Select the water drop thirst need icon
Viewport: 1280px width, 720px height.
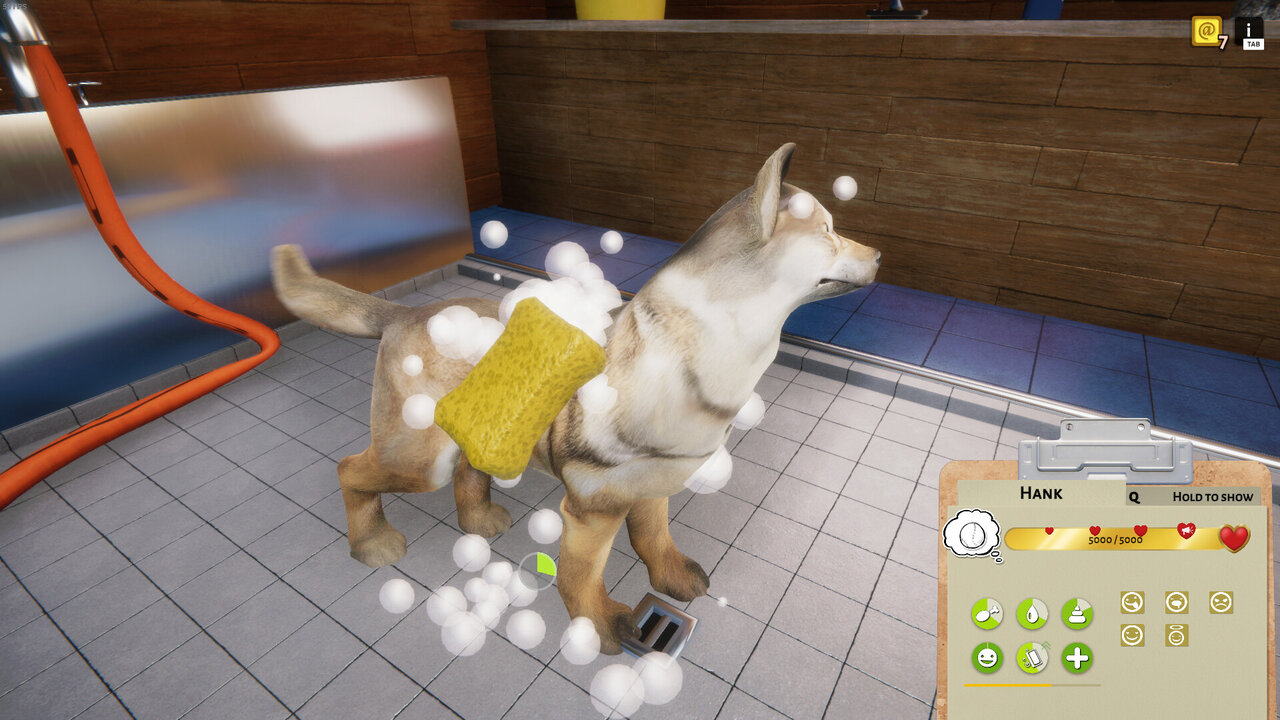(1034, 613)
